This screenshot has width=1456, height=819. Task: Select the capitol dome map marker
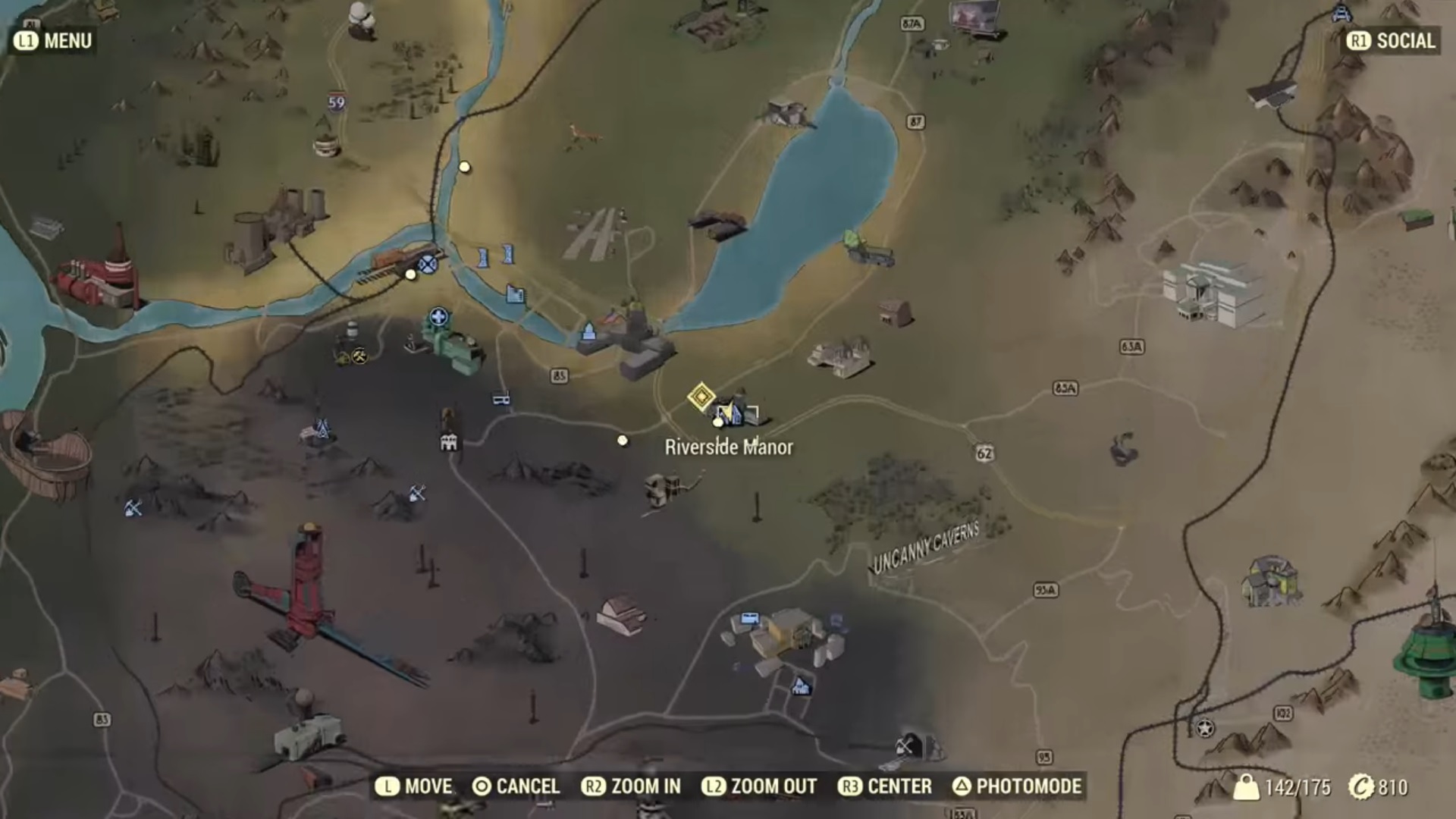(589, 332)
